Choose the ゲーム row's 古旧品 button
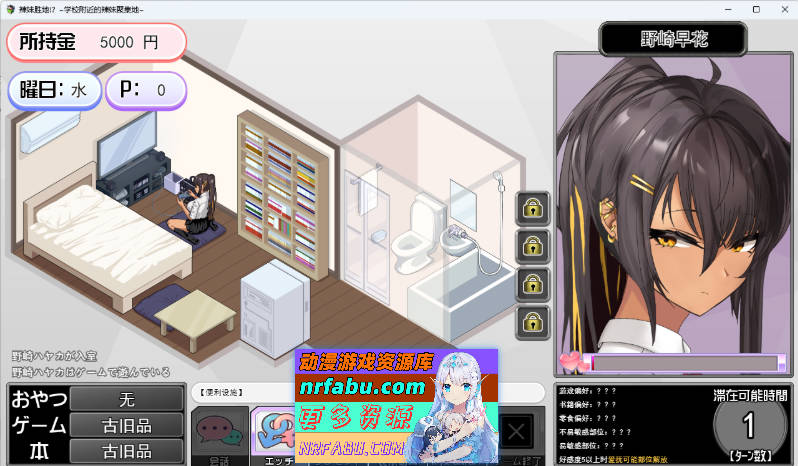 tap(127, 425)
